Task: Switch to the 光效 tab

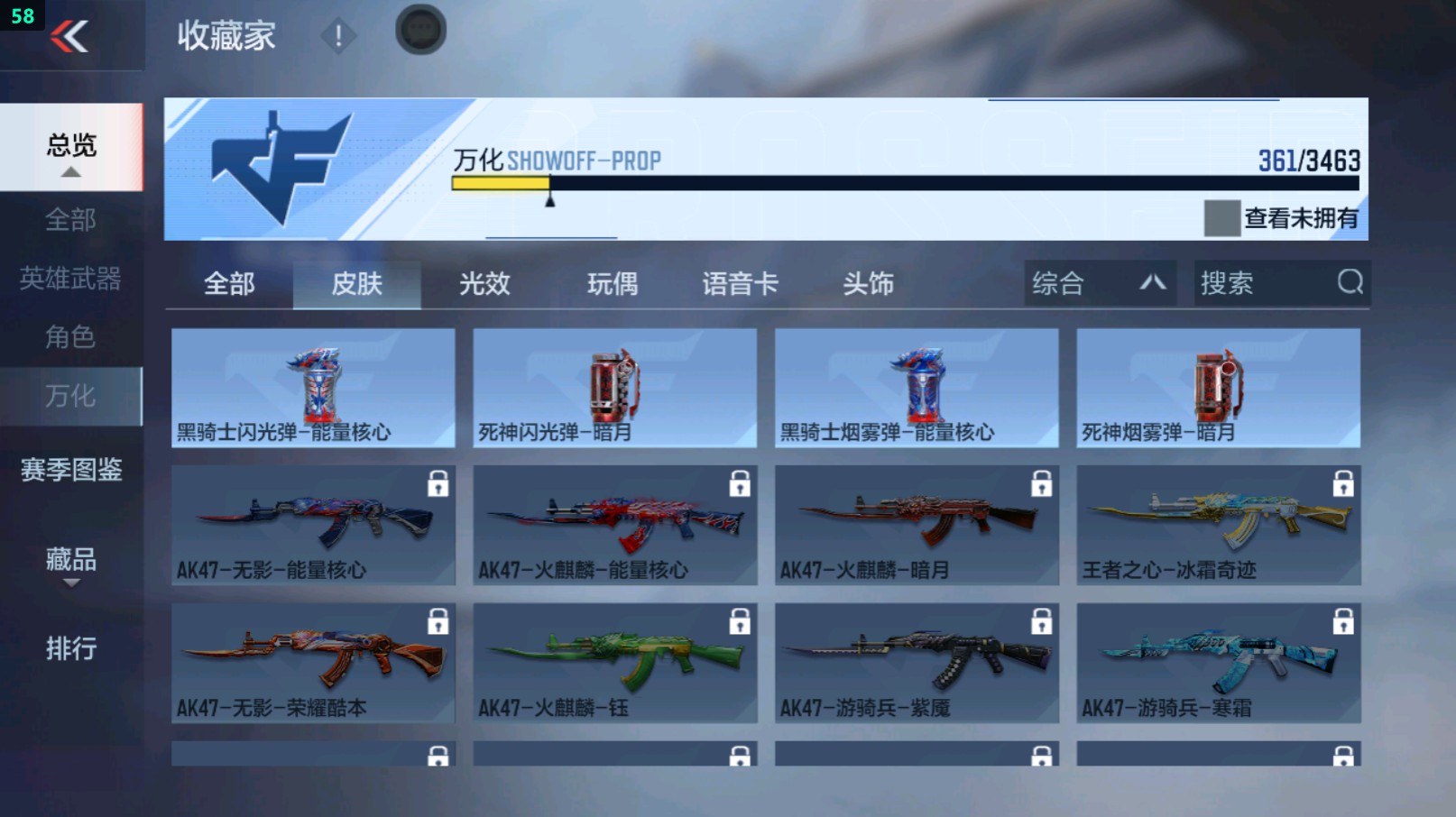Action: [x=485, y=283]
